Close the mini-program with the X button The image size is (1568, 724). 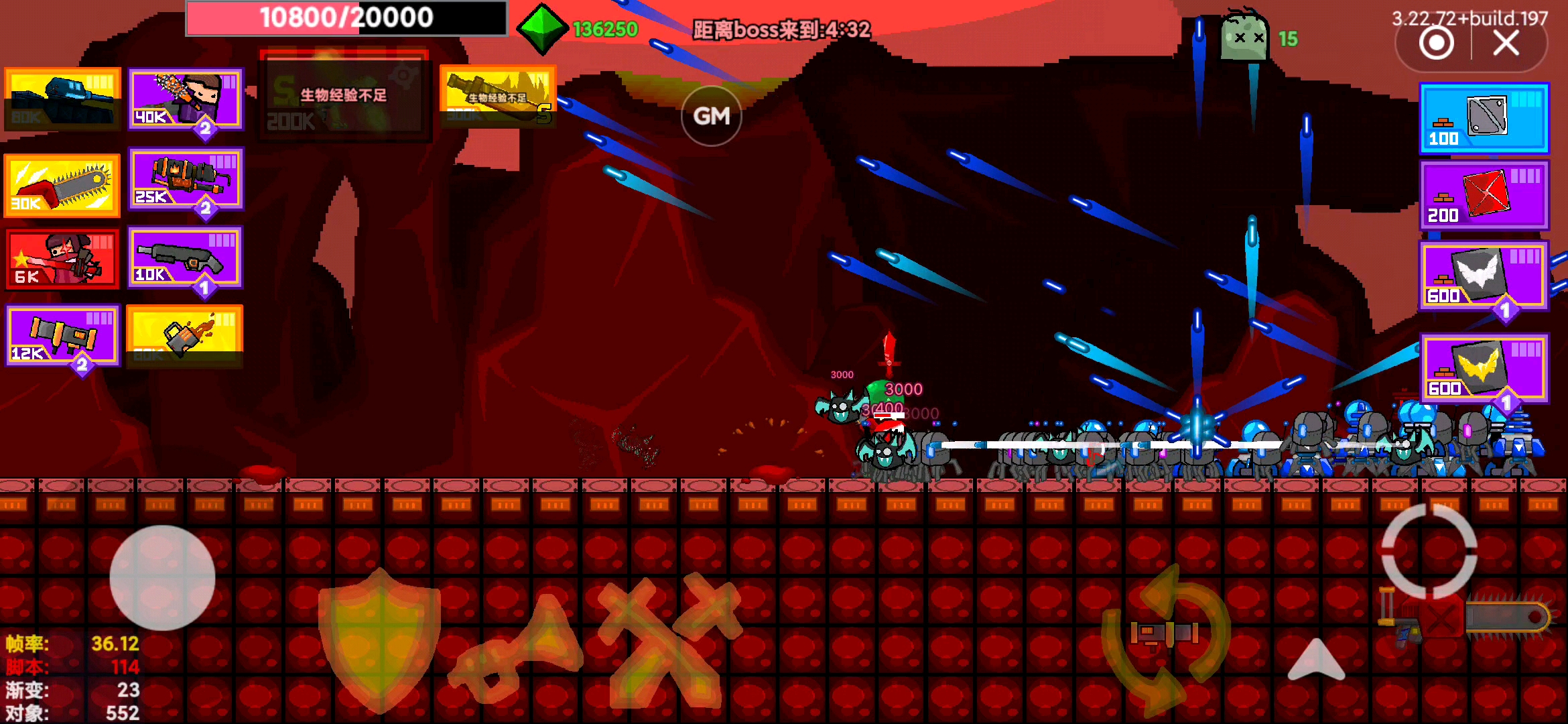[x=1506, y=44]
